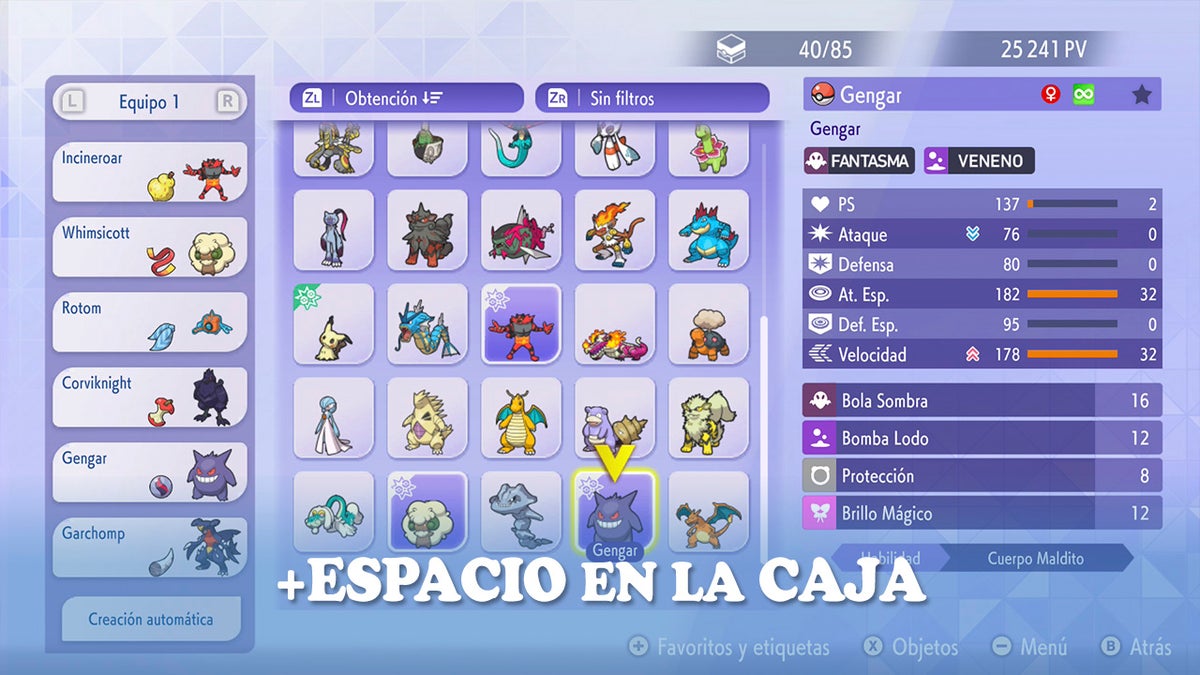Choose Garchomp from the team list
The width and height of the screenshot is (1200, 675).
149,547
